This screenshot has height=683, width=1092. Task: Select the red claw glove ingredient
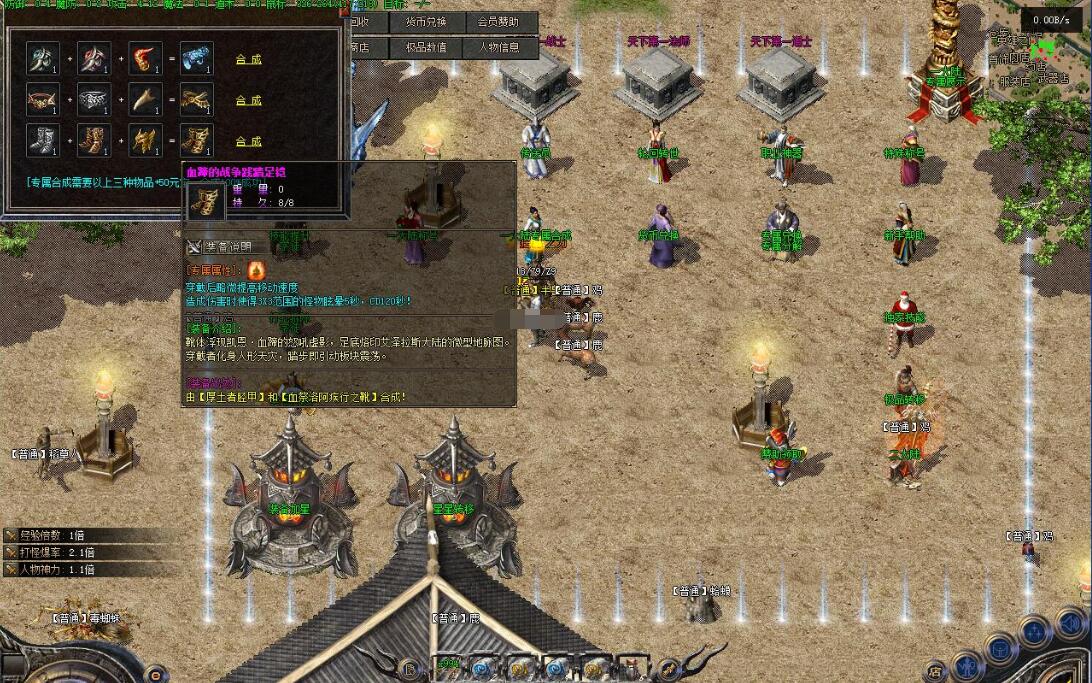pos(145,59)
